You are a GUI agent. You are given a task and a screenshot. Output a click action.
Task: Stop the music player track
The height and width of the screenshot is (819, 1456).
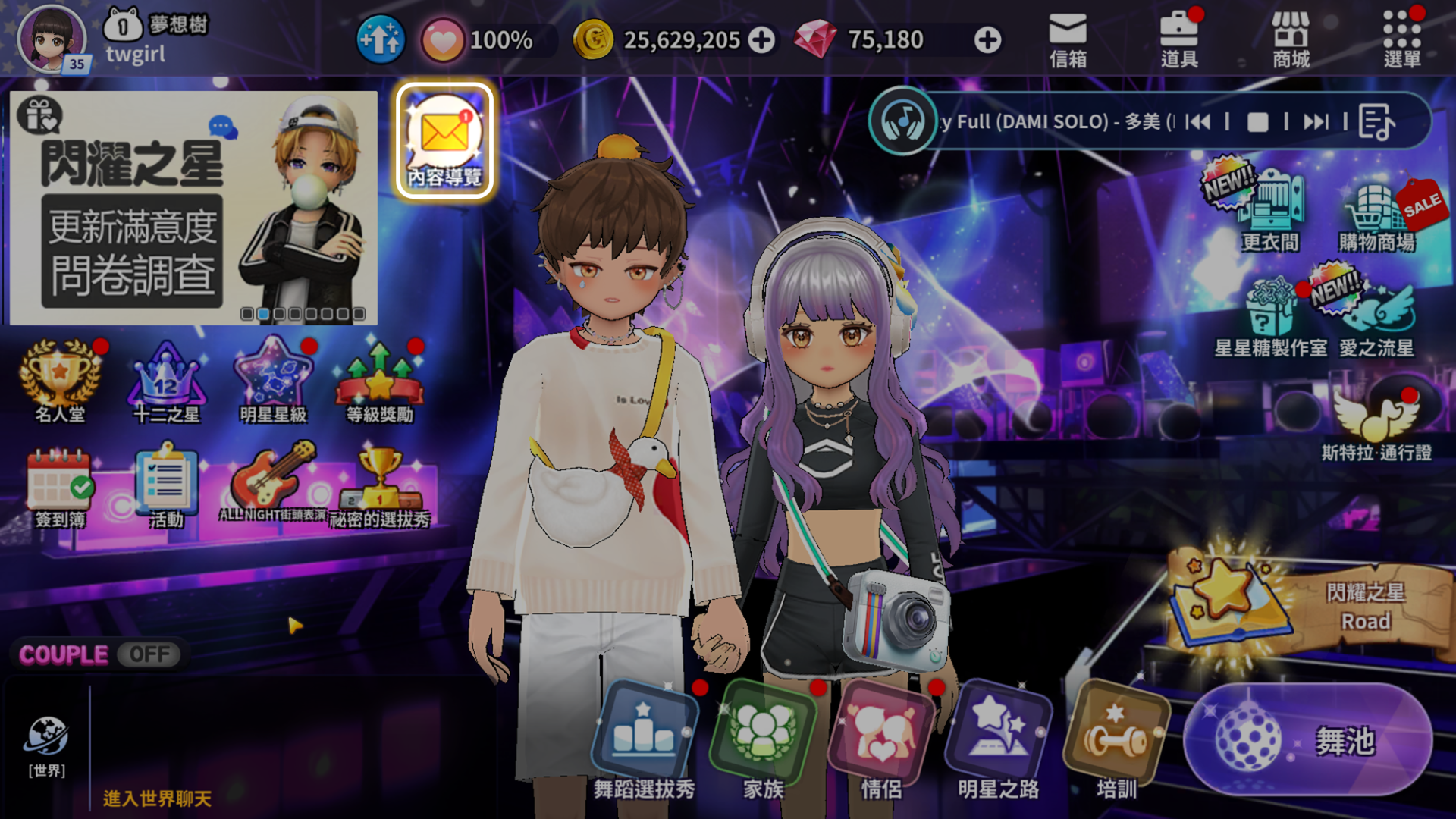1257,122
